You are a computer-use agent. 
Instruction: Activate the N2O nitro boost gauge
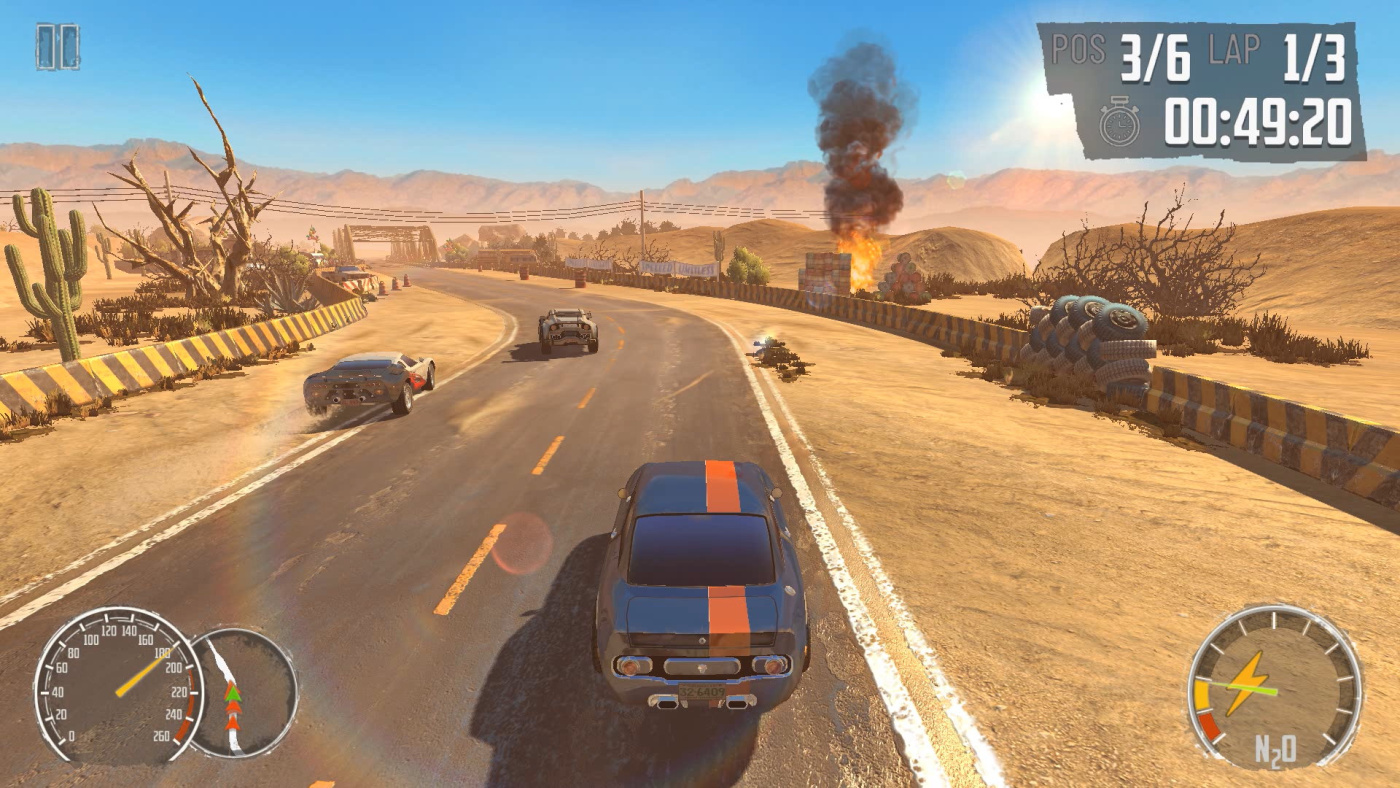(x=1274, y=686)
